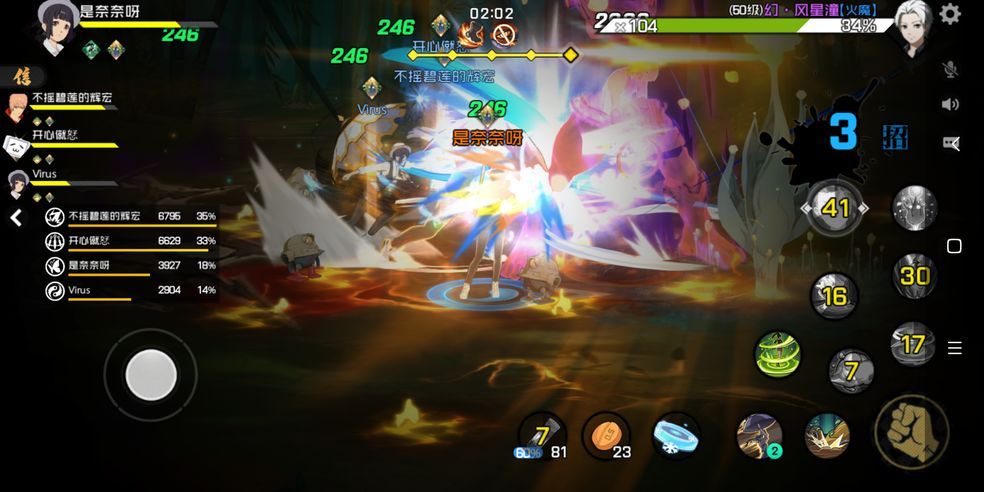This screenshot has width=984, height=492.
Task: Attack with the golden fist button
Action: click(x=911, y=432)
